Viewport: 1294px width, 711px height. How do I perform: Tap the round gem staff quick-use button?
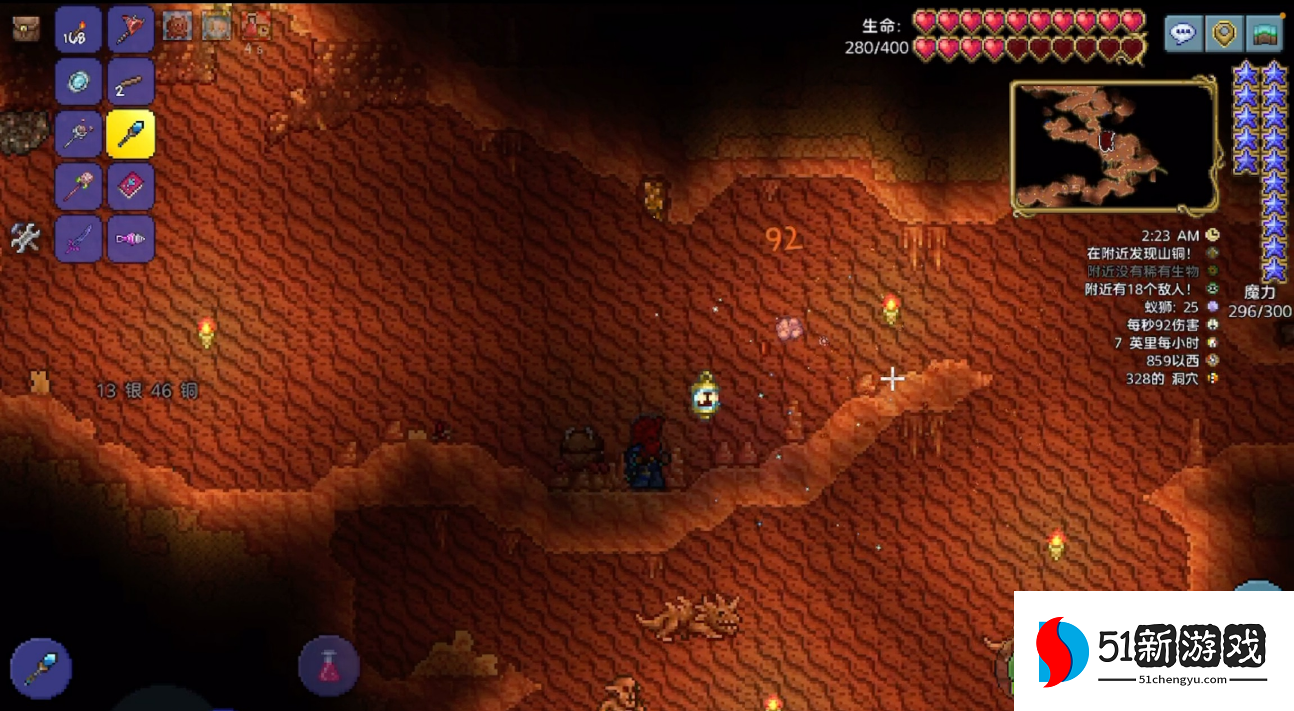point(41,668)
